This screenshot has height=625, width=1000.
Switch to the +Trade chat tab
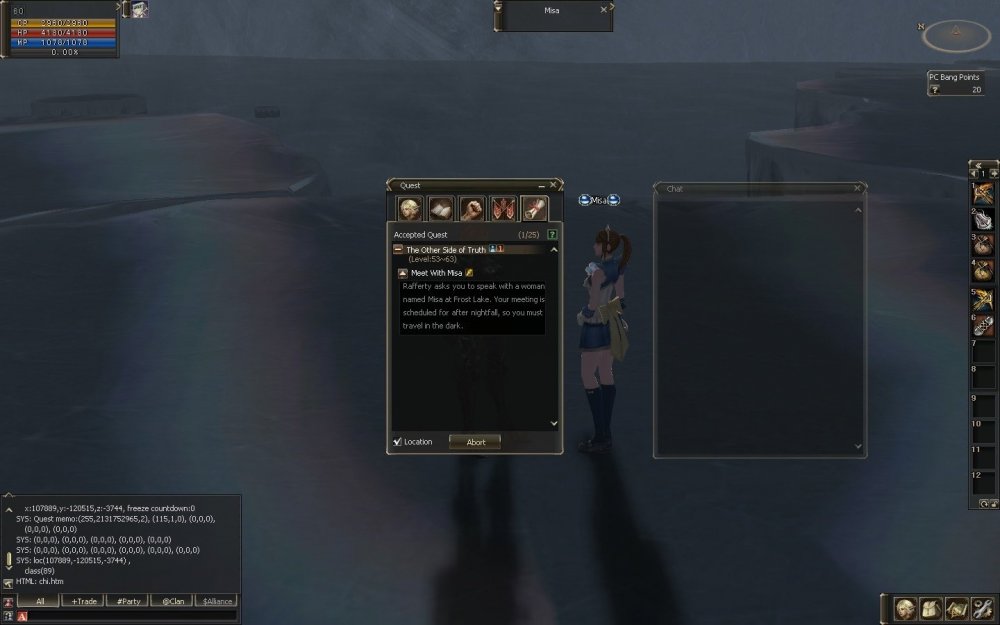coord(83,601)
